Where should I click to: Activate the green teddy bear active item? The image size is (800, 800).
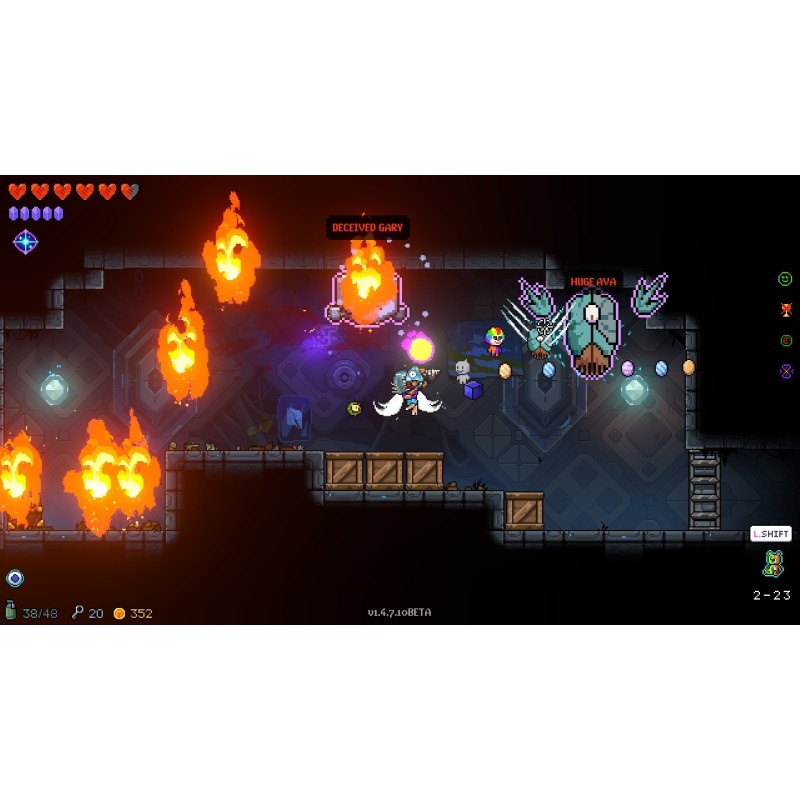pos(772,564)
